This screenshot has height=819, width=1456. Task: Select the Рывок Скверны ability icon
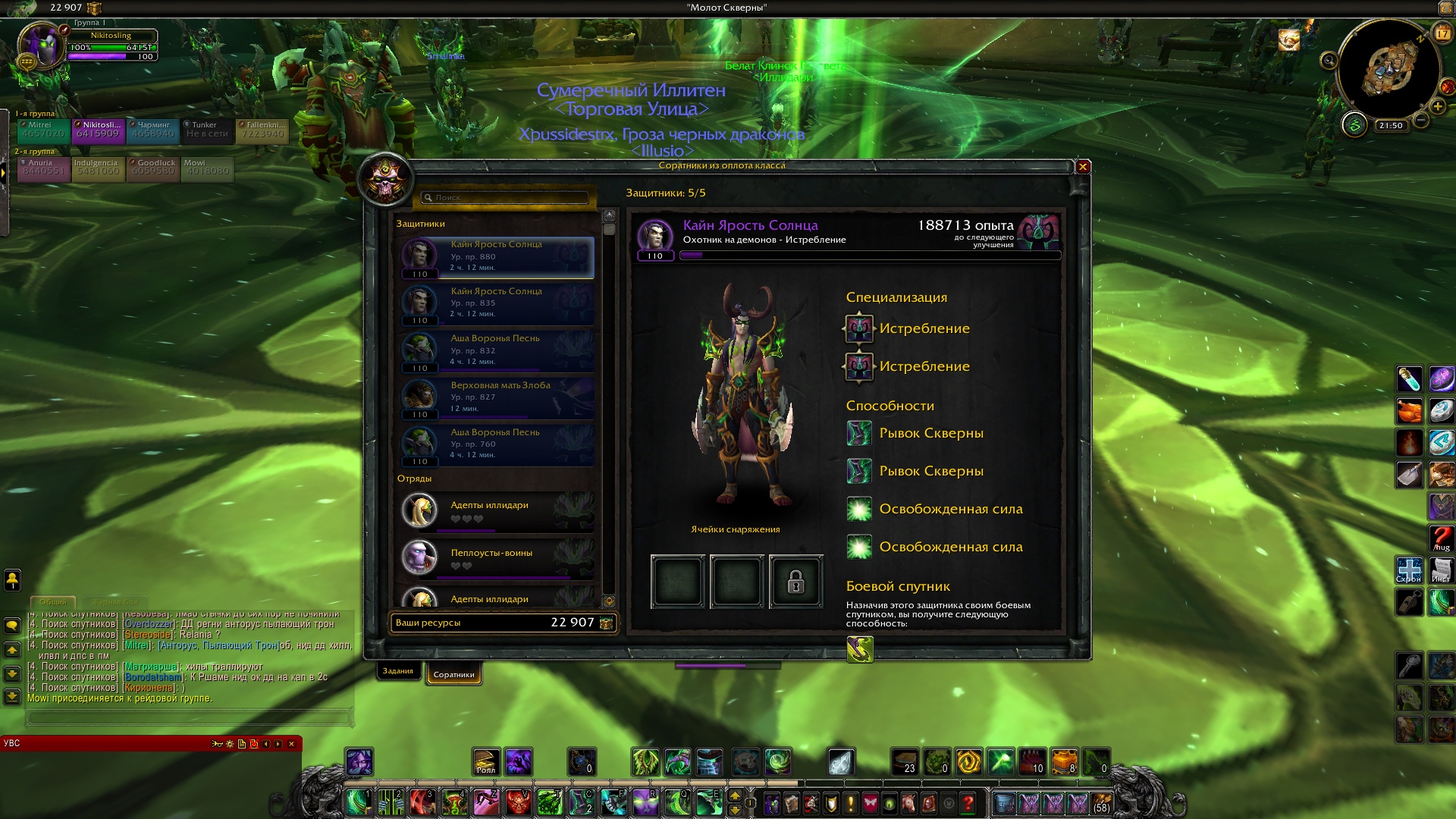859,434
